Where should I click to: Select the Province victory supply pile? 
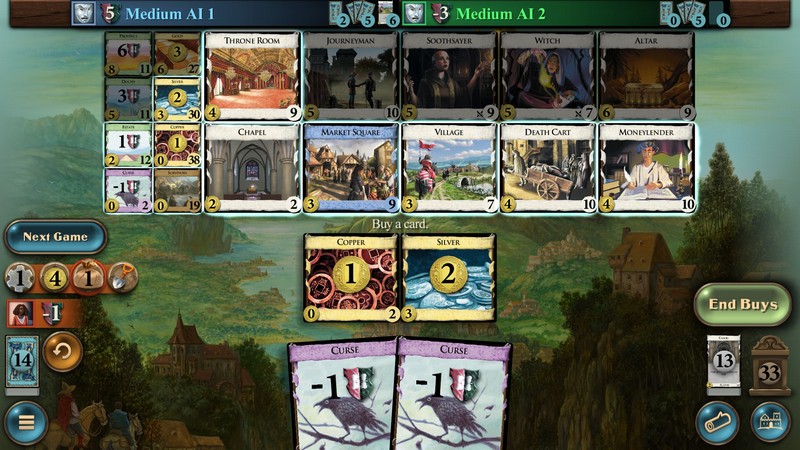click(x=128, y=54)
